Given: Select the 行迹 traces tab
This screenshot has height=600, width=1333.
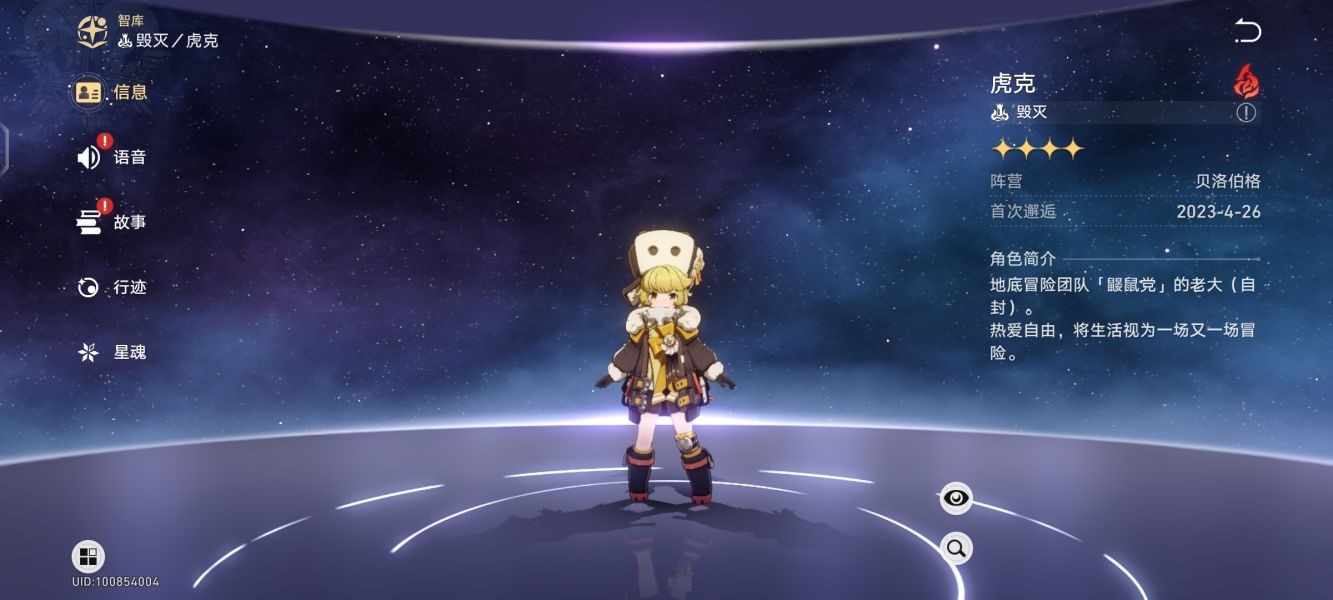Looking at the screenshot, I should [x=112, y=287].
